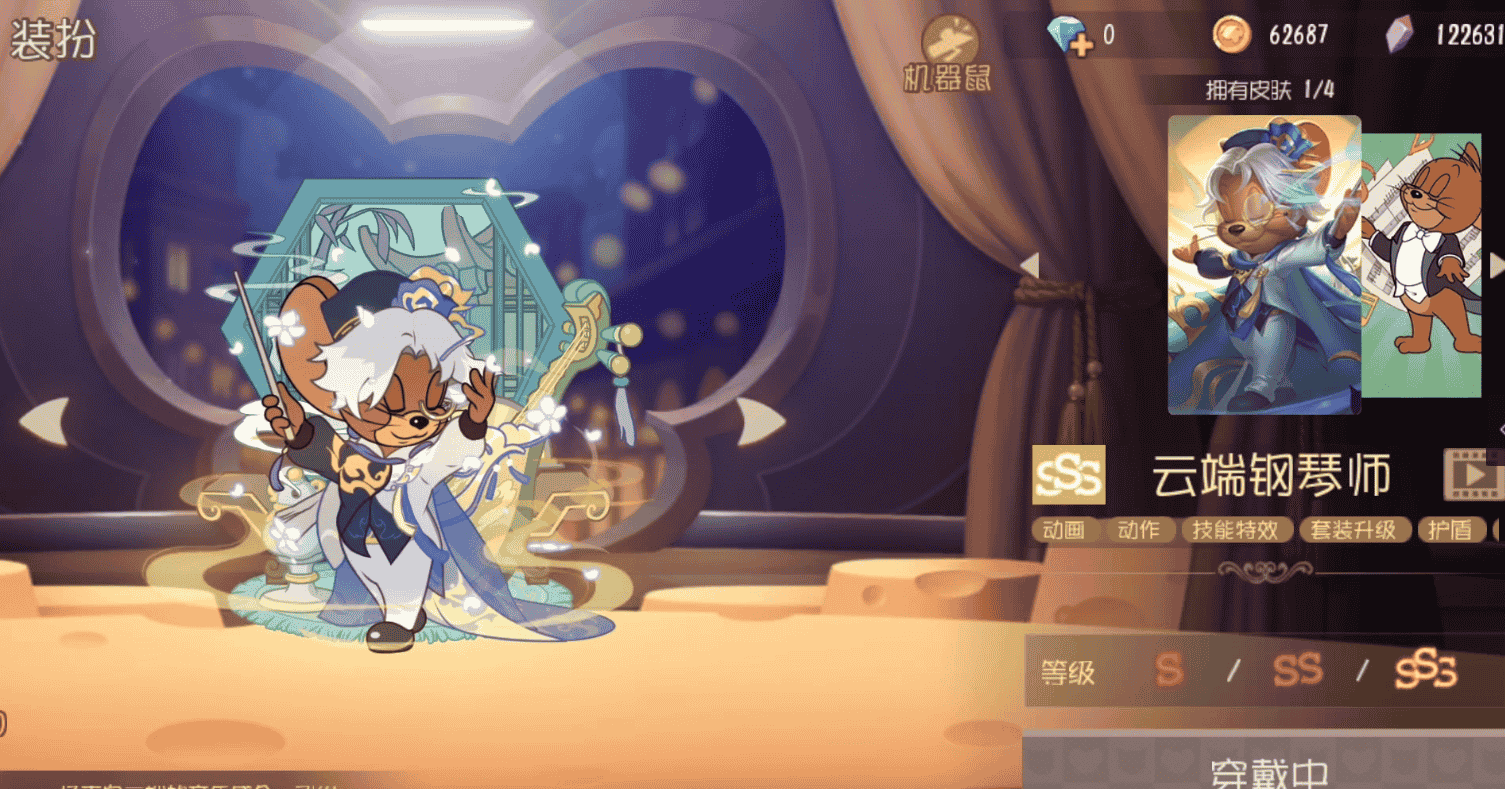1505x789 pixels.
Task: Play the skin preview video
Action: tap(1472, 475)
